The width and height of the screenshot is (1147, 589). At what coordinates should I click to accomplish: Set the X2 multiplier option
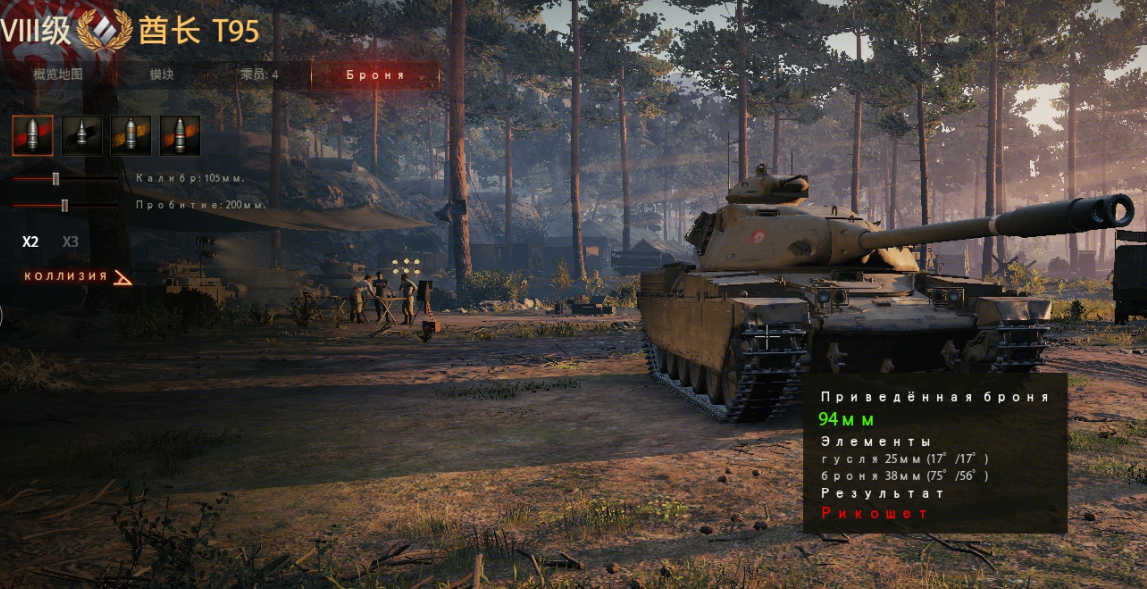[31, 242]
